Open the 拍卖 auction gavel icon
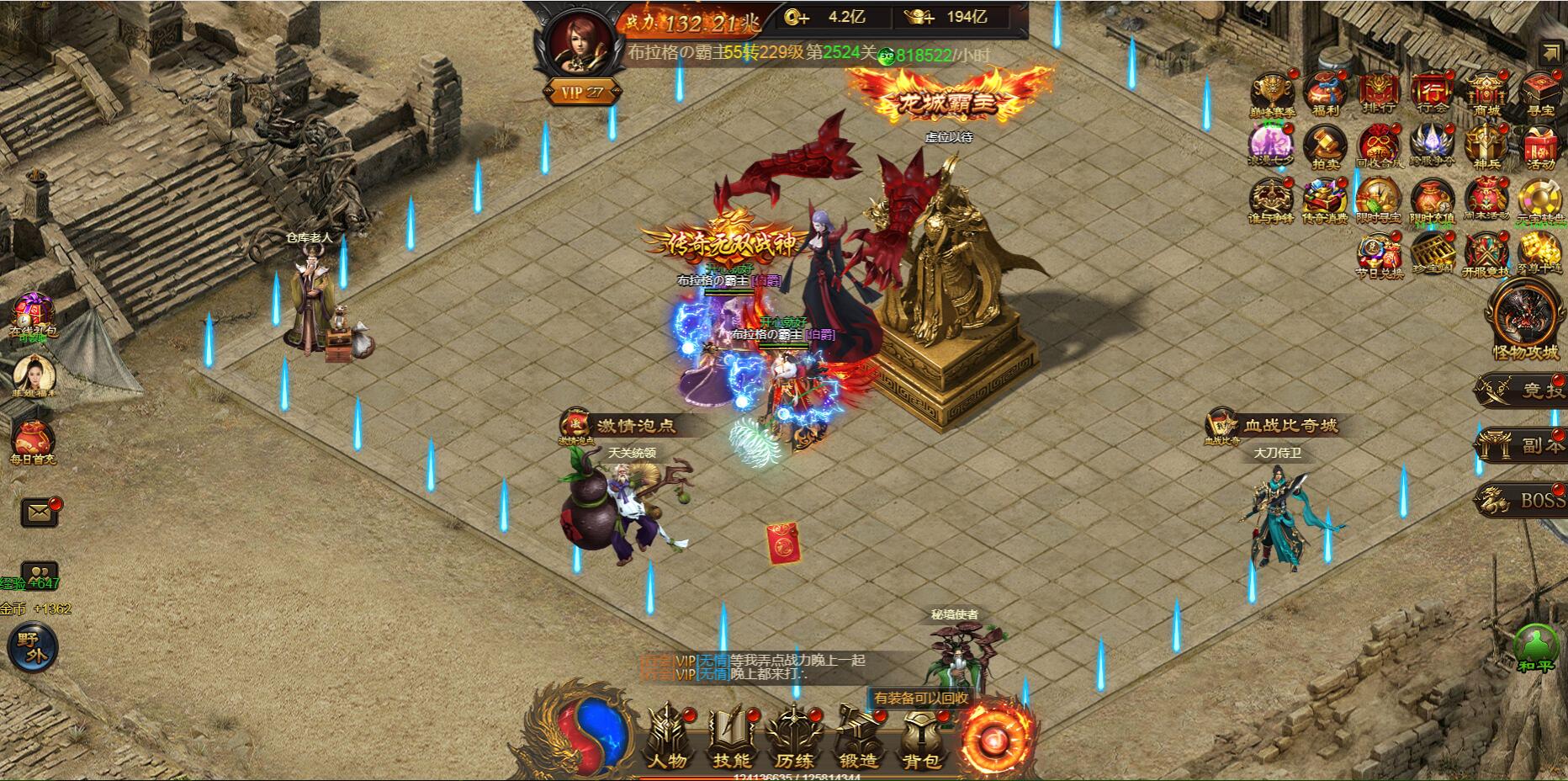Screen dimensions: 1568x781 [x=1325, y=147]
